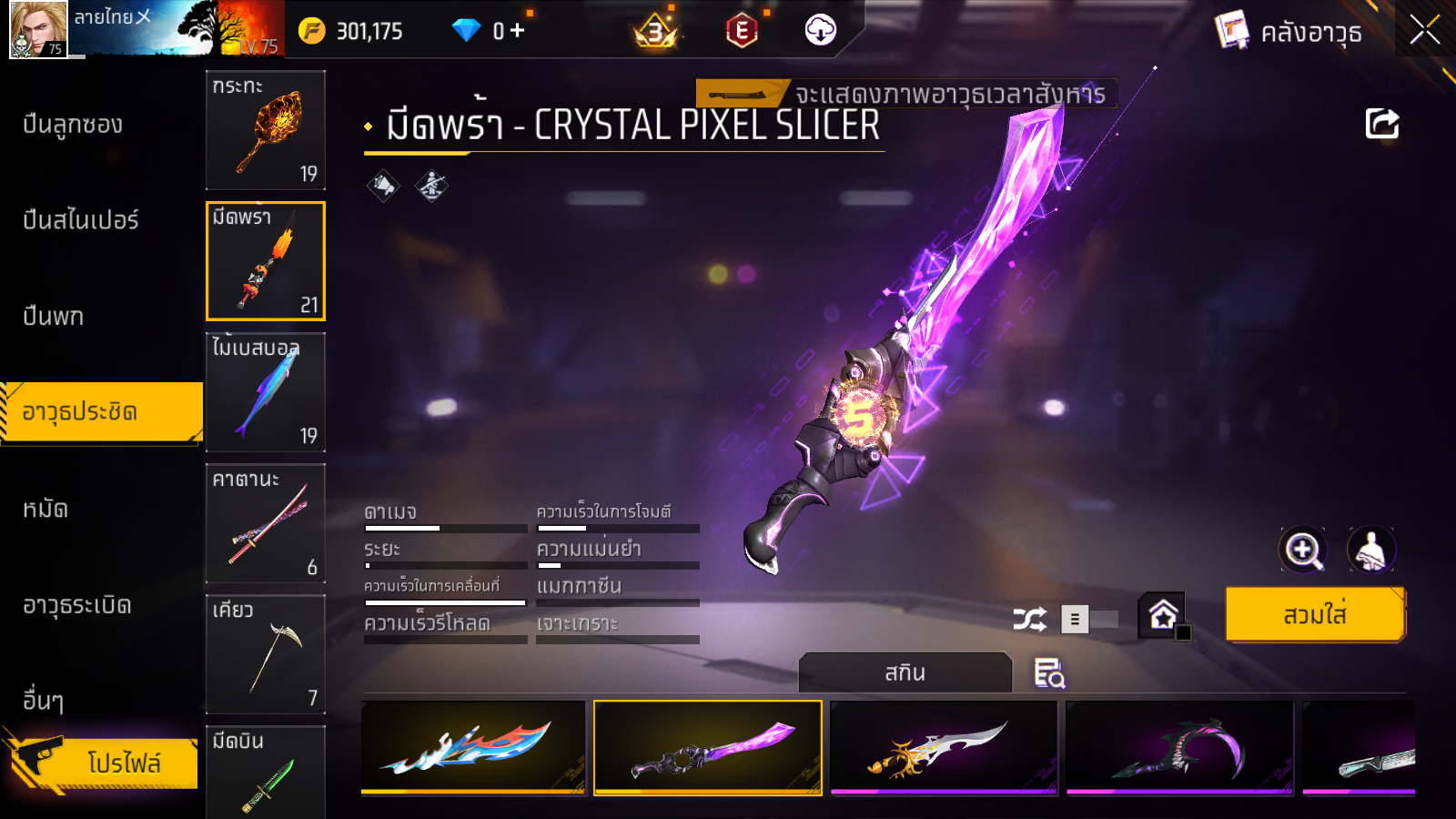Select the อื่นๆ others category
The width and height of the screenshot is (1456, 819).
tap(43, 701)
